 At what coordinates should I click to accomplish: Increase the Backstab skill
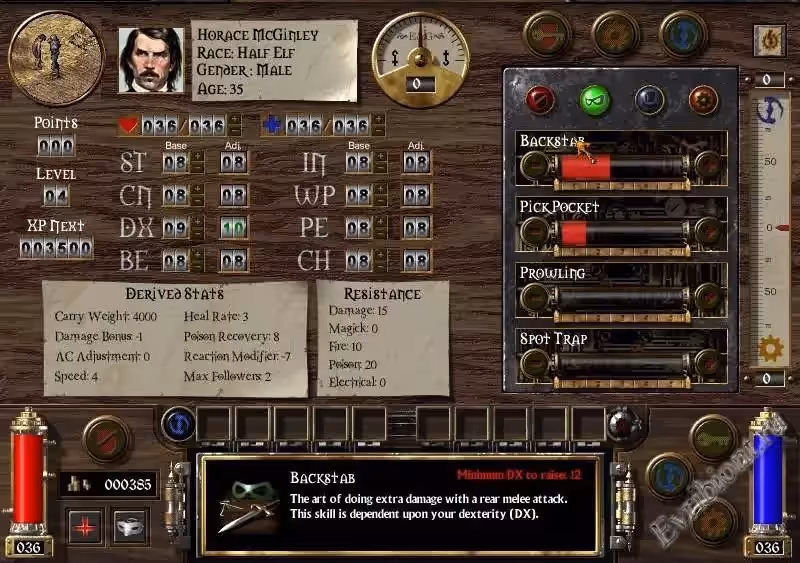tap(708, 166)
